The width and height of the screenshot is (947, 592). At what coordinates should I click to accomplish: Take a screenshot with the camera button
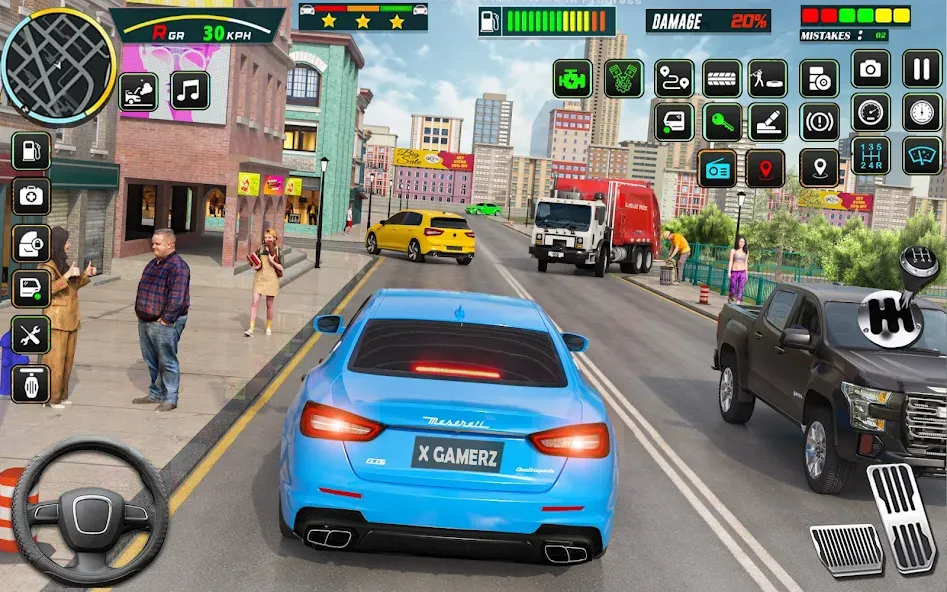tap(871, 69)
